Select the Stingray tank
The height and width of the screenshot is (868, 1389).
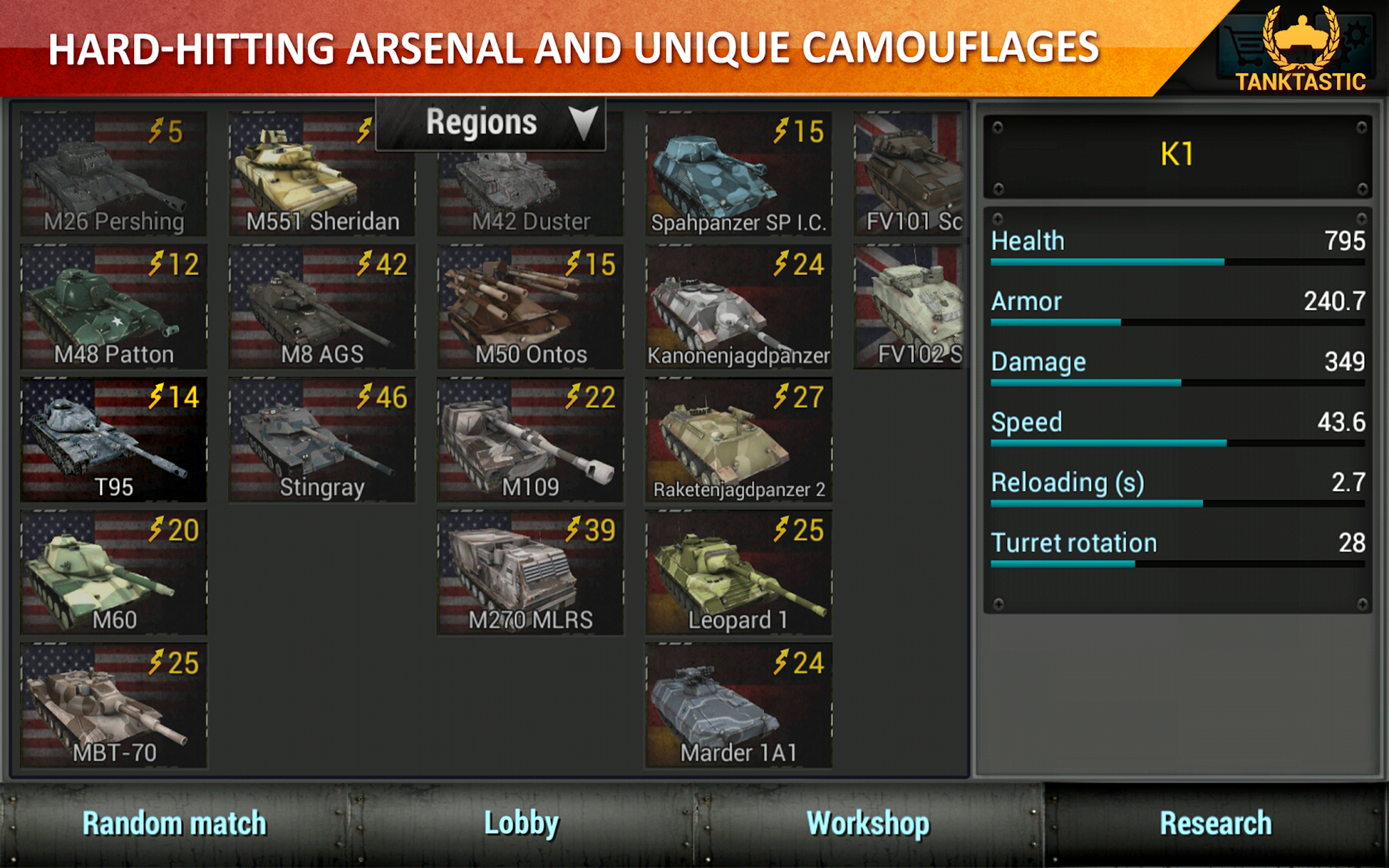coord(322,440)
